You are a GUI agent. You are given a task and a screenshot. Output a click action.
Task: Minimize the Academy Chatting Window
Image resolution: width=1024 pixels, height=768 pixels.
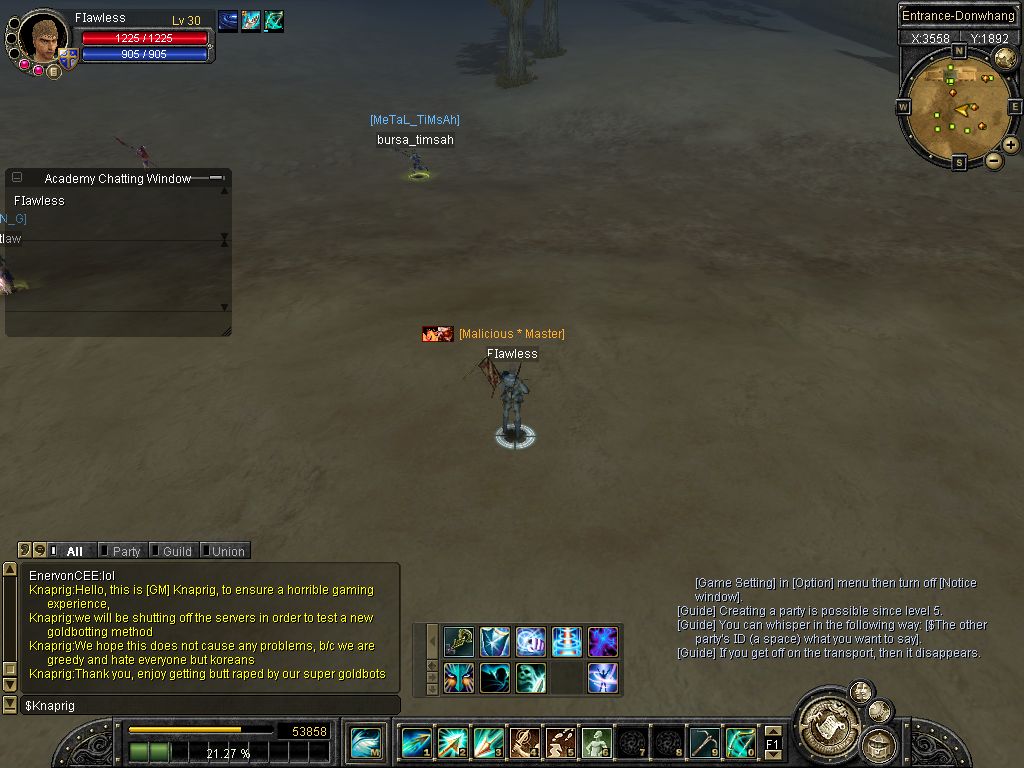coord(17,178)
